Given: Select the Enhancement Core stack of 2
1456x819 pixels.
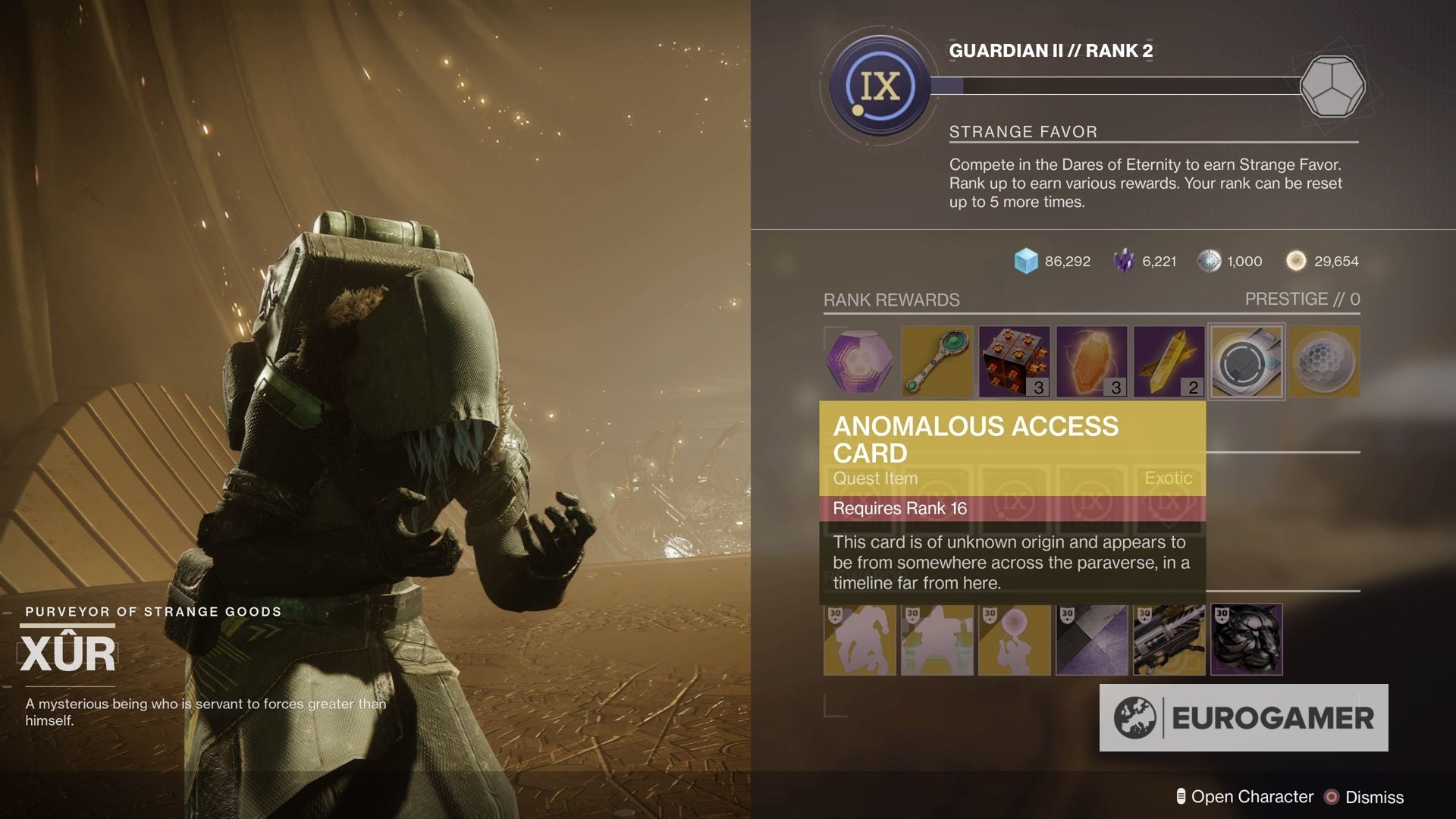Looking at the screenshot, I should [x=1168, y=362].
